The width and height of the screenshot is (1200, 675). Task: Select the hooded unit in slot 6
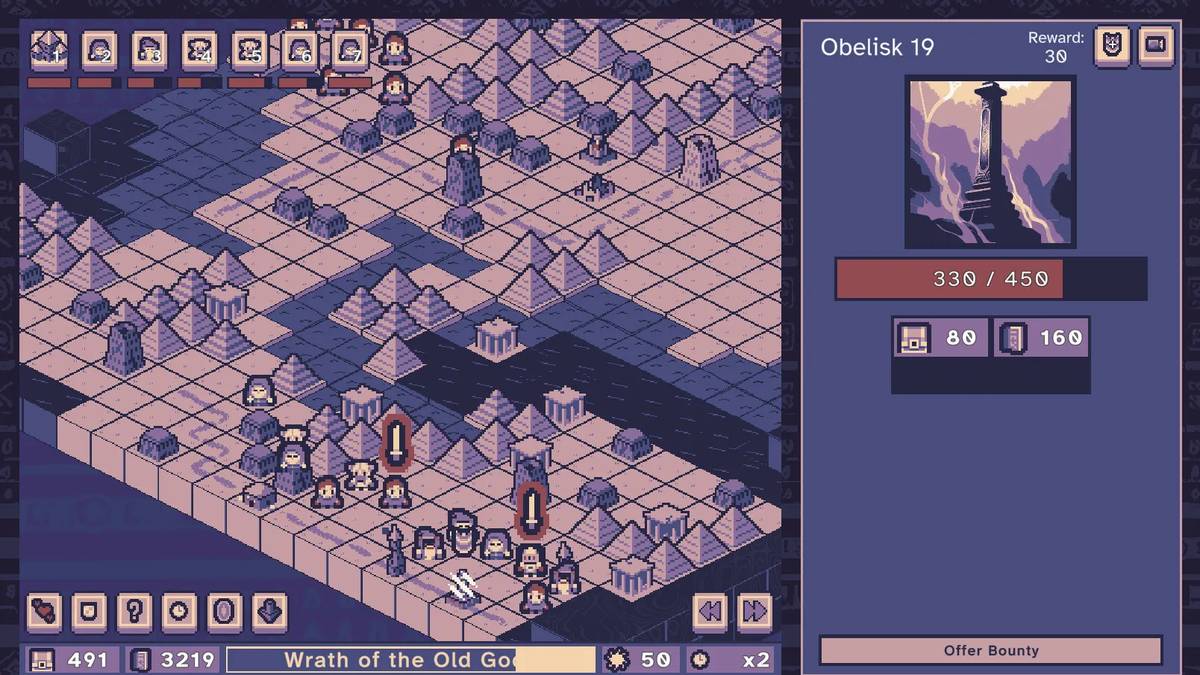coord(299,50)
